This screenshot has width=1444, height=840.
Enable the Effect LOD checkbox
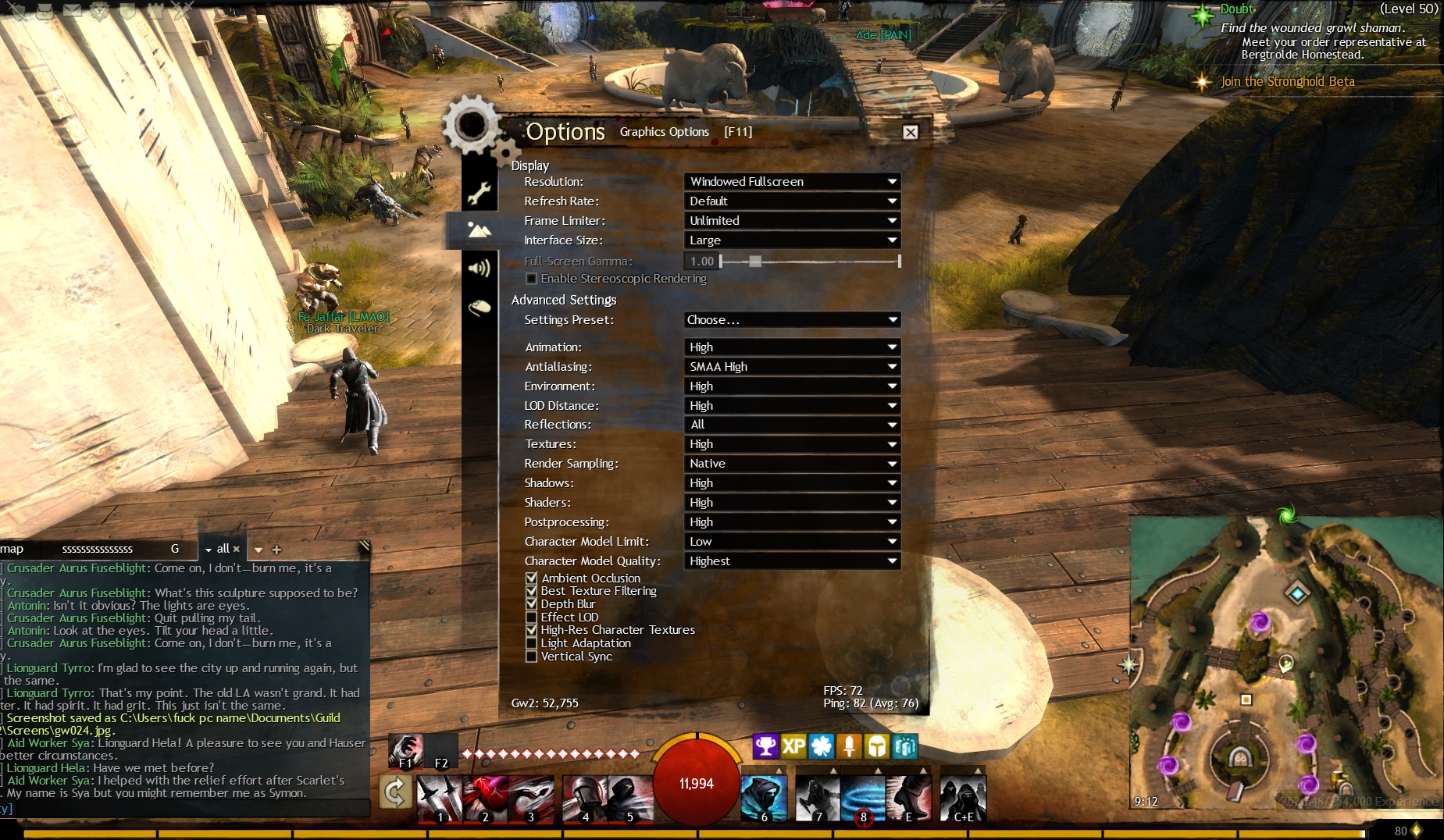click(532, 618)
